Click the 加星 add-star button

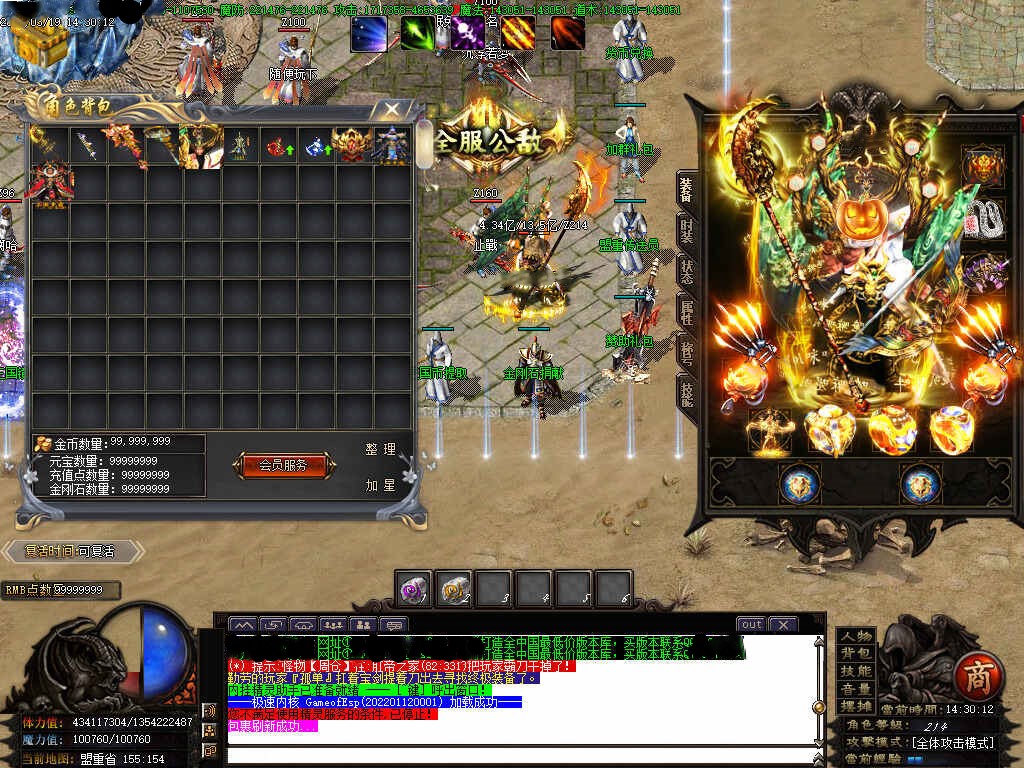380,485
